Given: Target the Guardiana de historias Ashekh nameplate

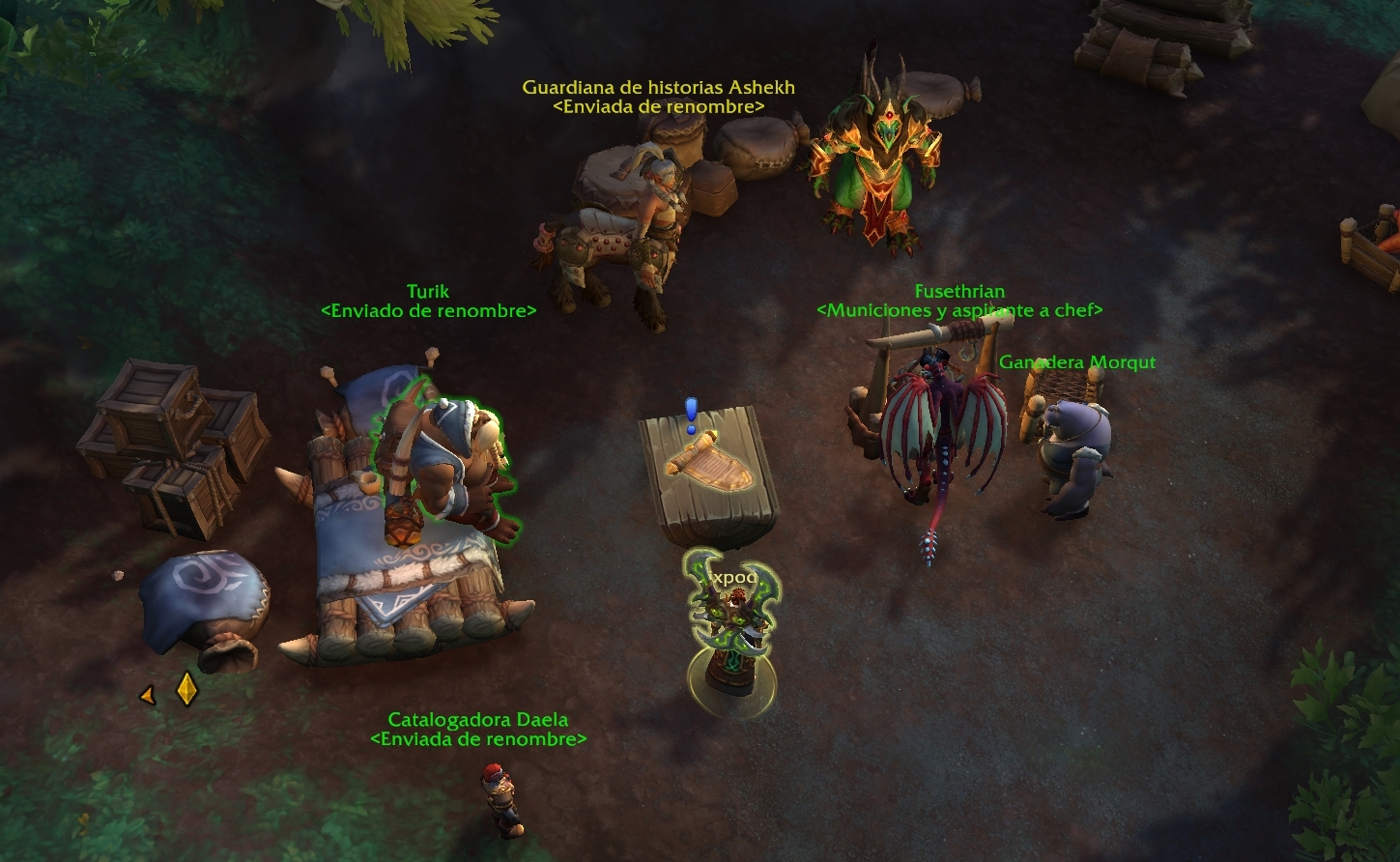Looking at the screenshot, I should point(658,87).
